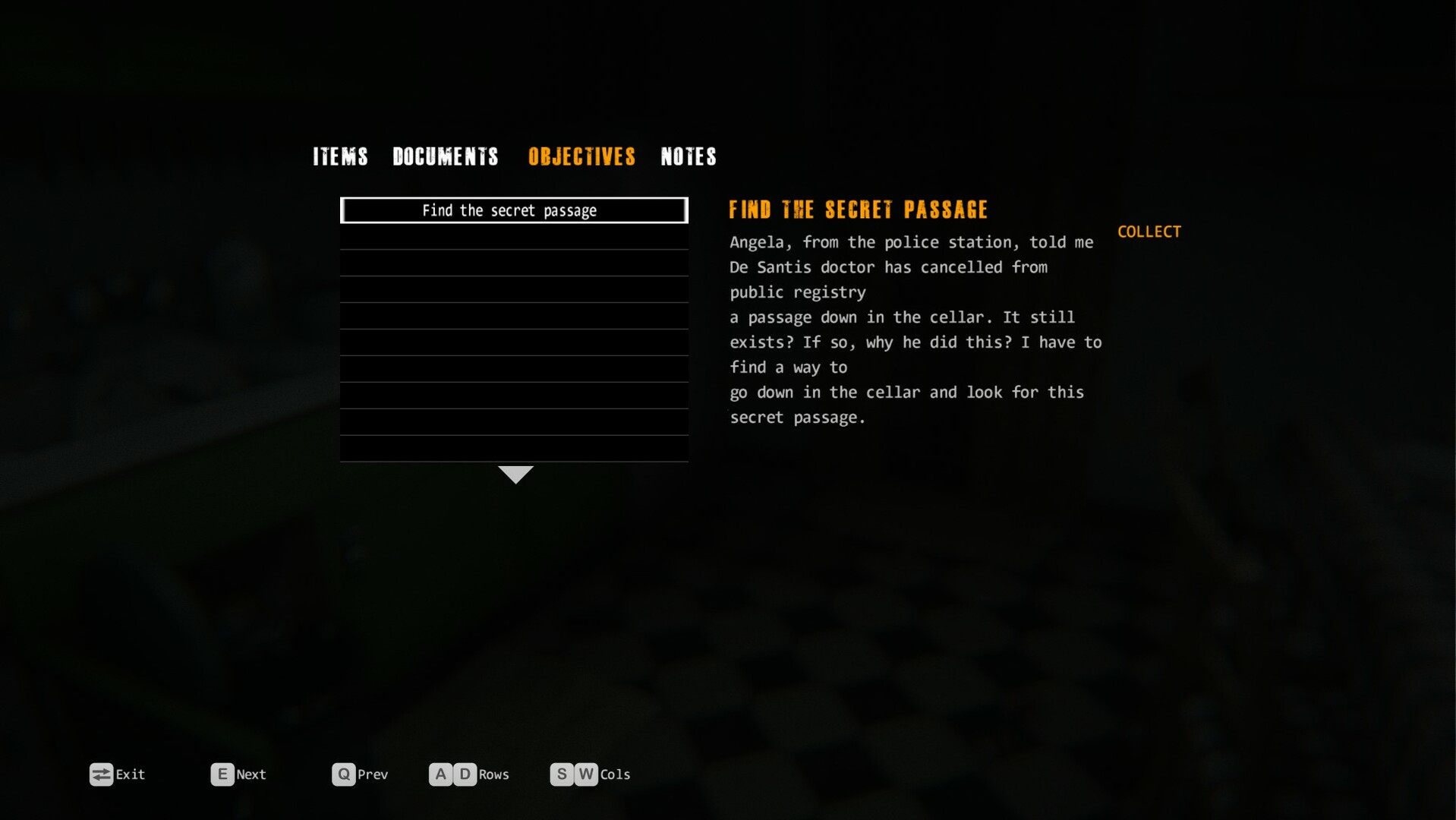Click the FIND THE SECRET PASSAGE heading
This screenshot has width=1456, height=820.
858,210
